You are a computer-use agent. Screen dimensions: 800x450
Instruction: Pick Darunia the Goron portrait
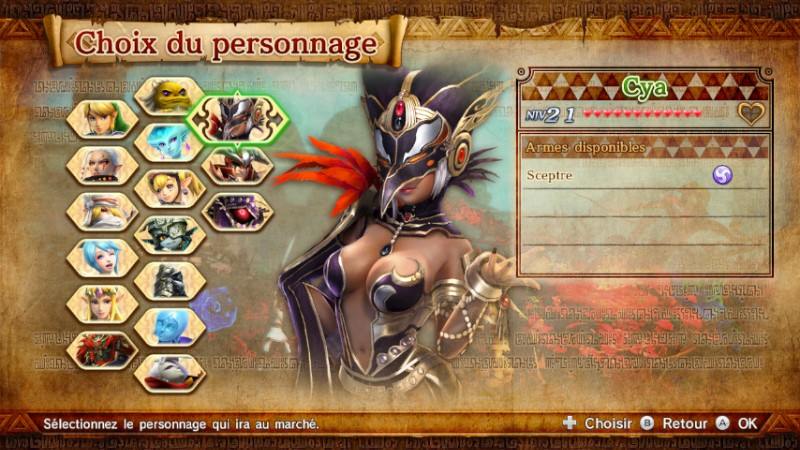[x=170, y=96]
